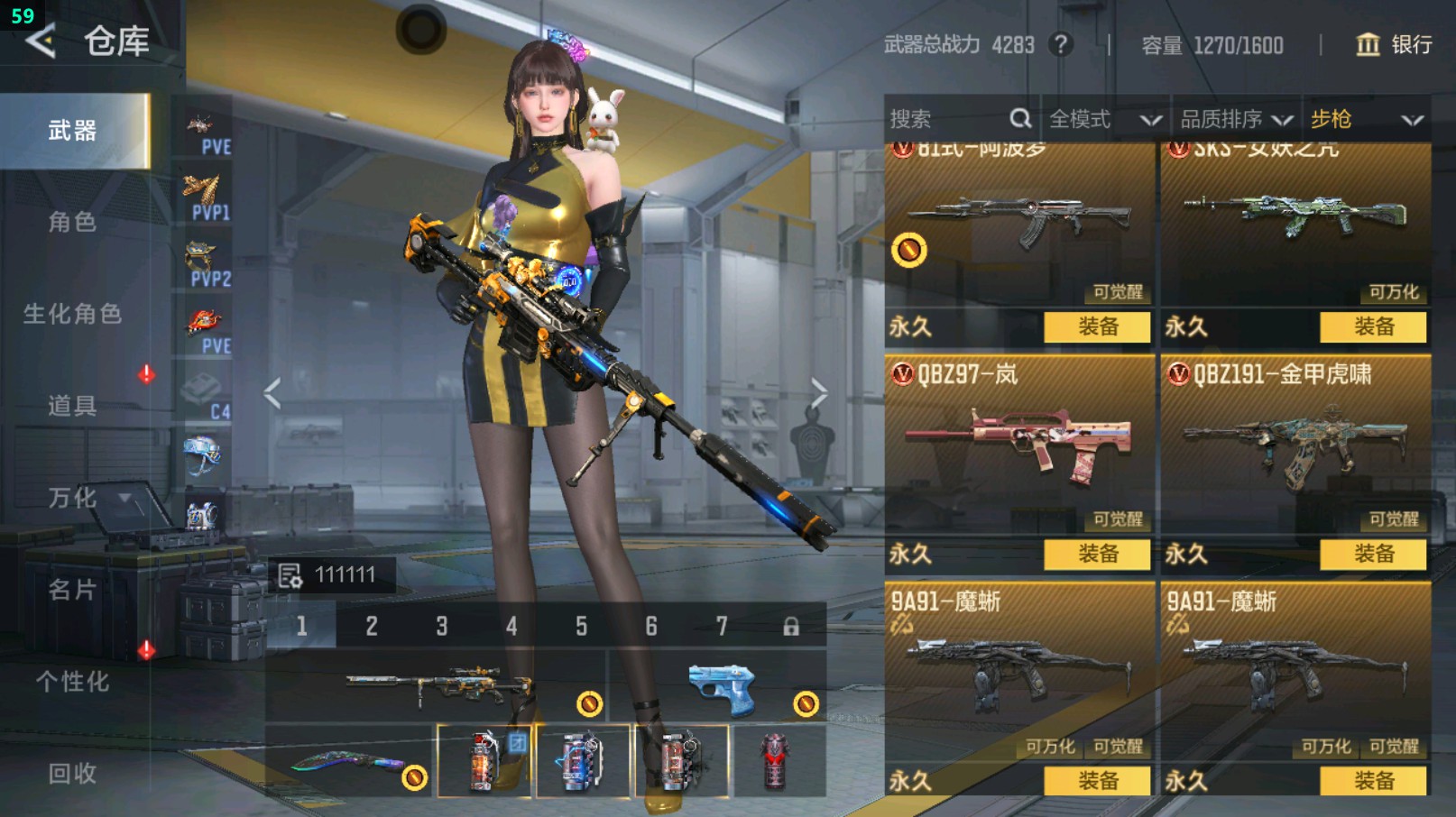This screenshot has height=817, width=1456.
Task: Click the 搜索 search field
Action: pos(947,119)
